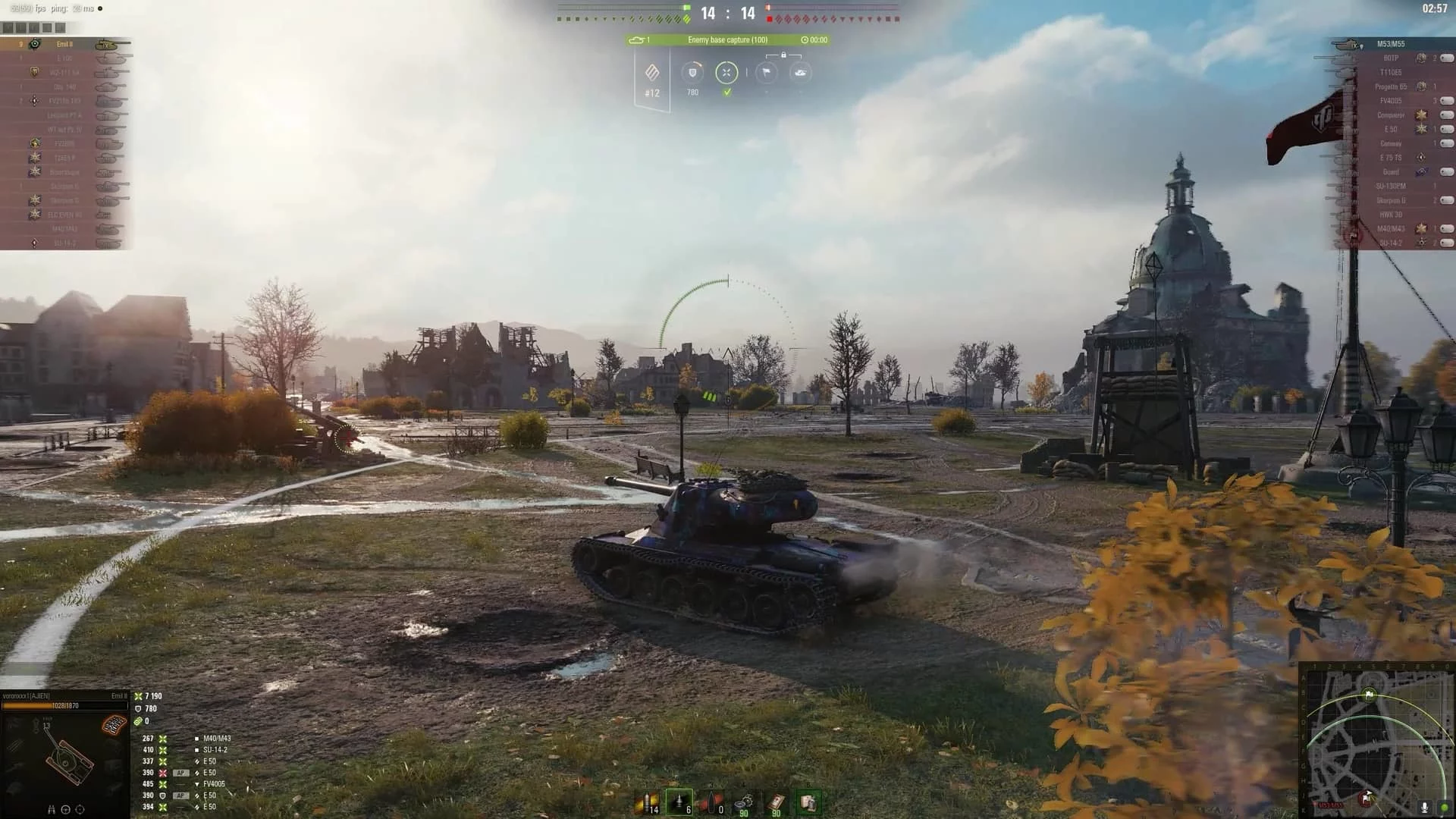Click the tank damage panel in bottom-left corner
1456x819 pixels.
tap(64, 758)
